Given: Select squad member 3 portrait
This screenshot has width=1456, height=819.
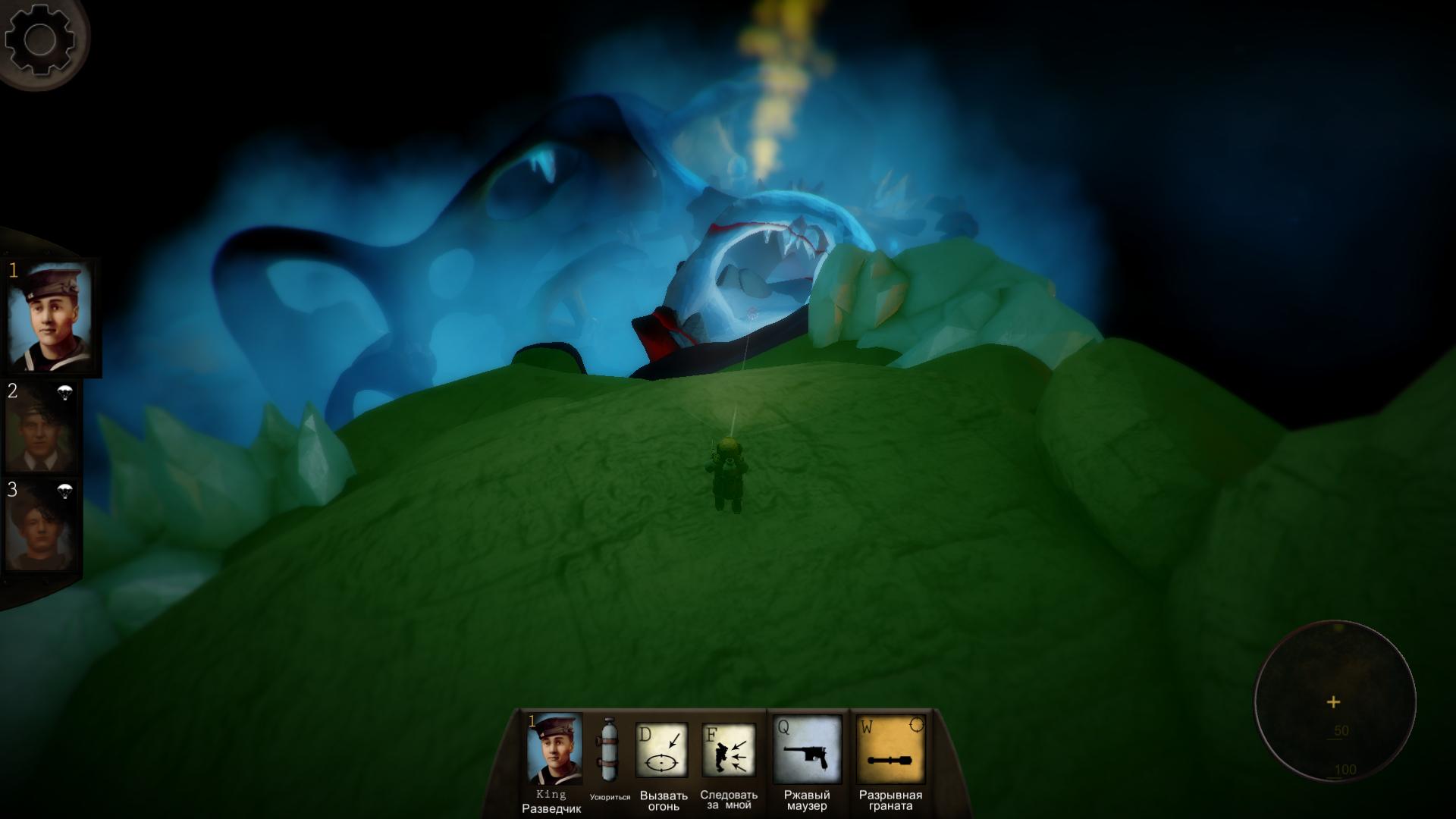Looking at the screenshot, I should (x=42, y=525).
